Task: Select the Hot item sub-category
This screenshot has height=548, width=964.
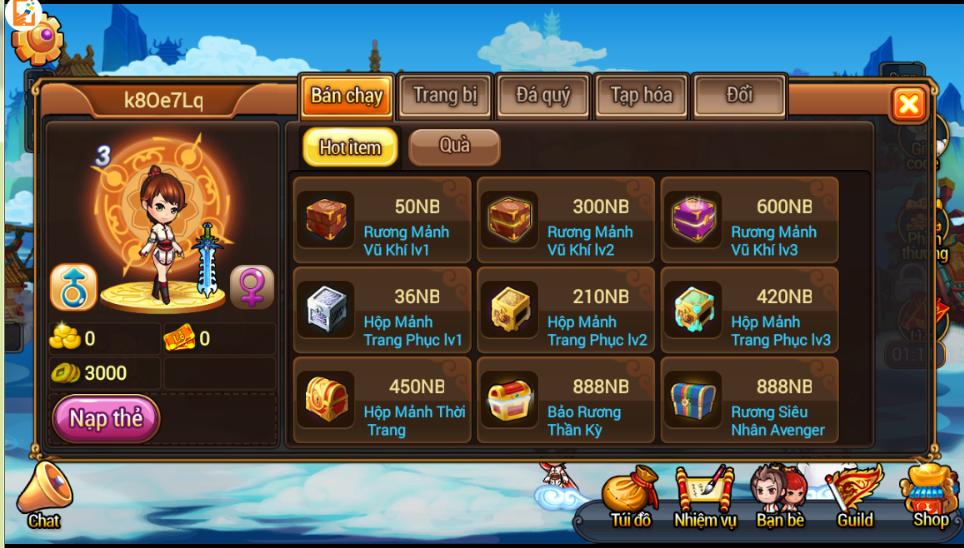Action: coord(350,148)
